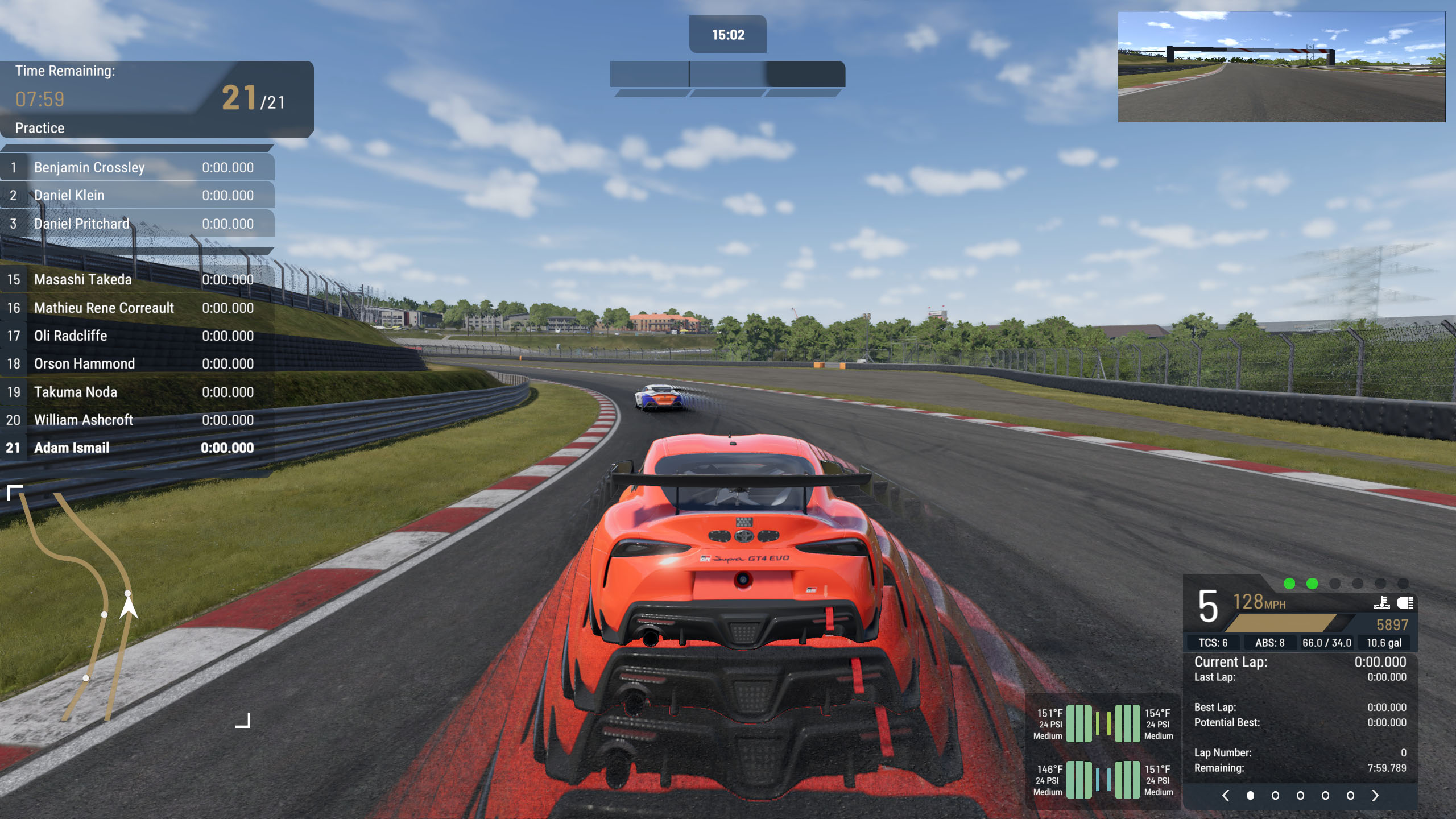Screen dimensions: 1456x819
Task: Pick Daniel Pritchard in the standings list
Action: coord(137,224)
